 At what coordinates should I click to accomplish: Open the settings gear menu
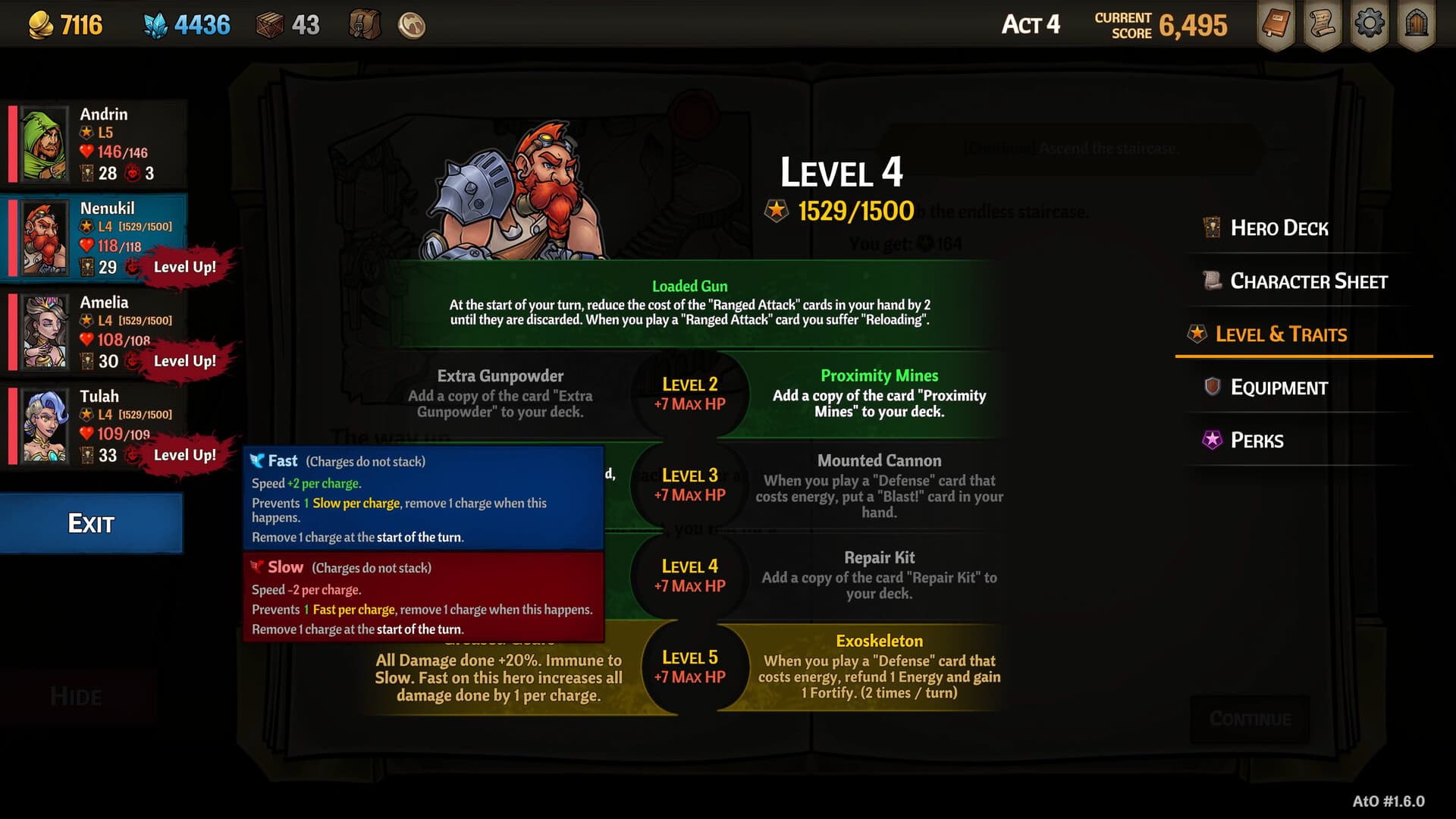pyautogui.click(x=1369, y=25)
